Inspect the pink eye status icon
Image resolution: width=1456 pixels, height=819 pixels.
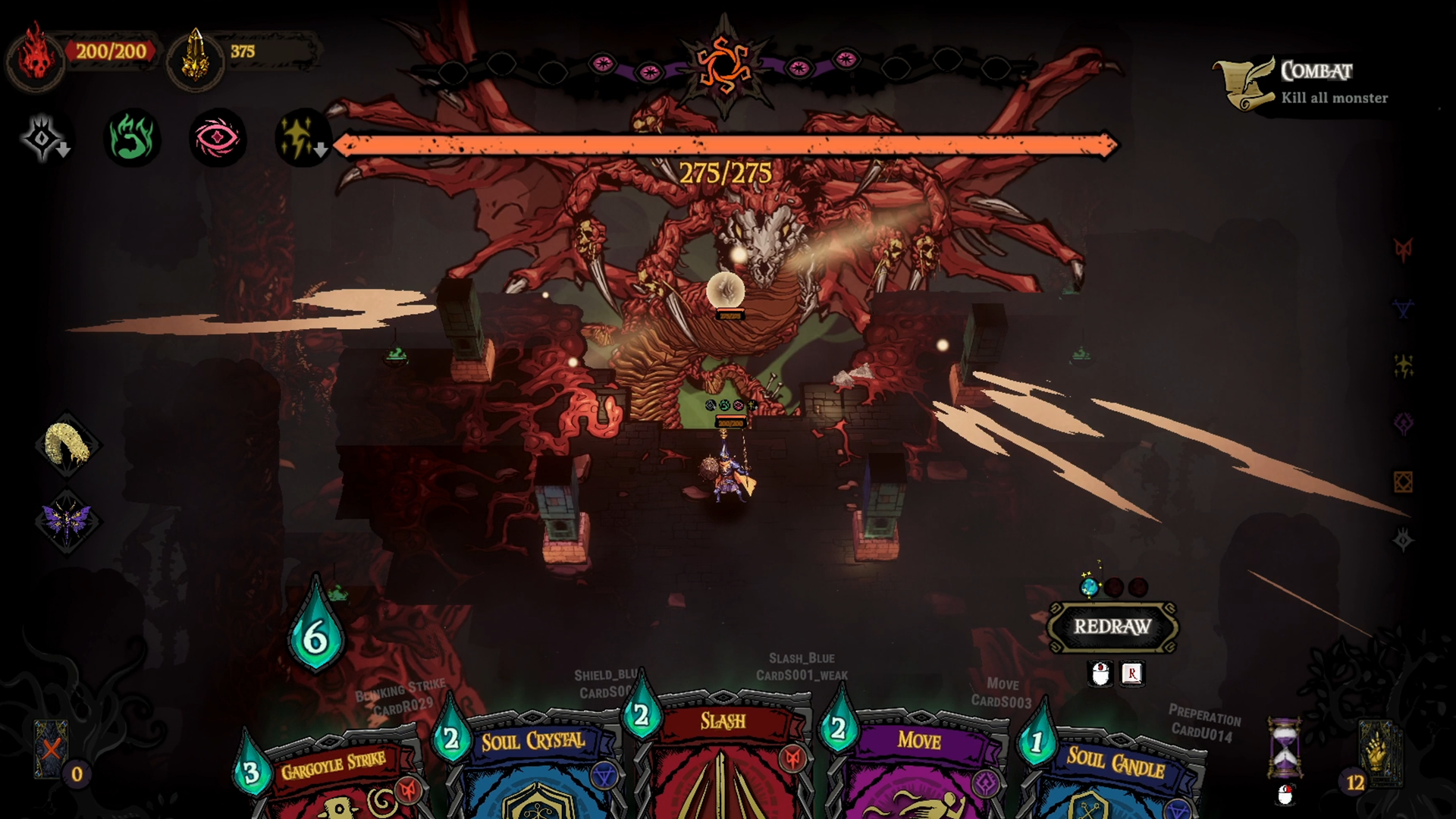click(218, 138)
